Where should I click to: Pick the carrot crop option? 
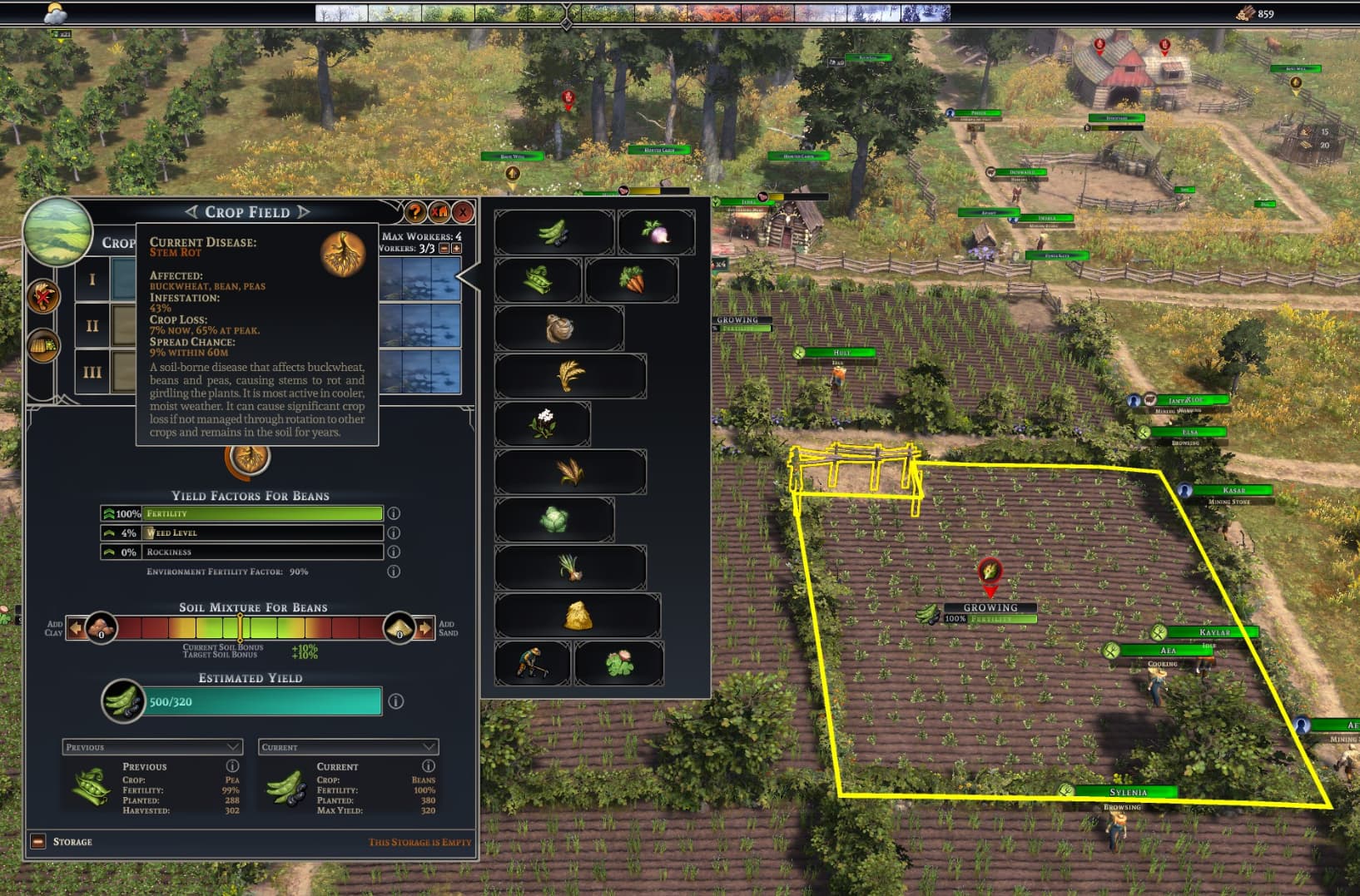click(x=631, y=280)
